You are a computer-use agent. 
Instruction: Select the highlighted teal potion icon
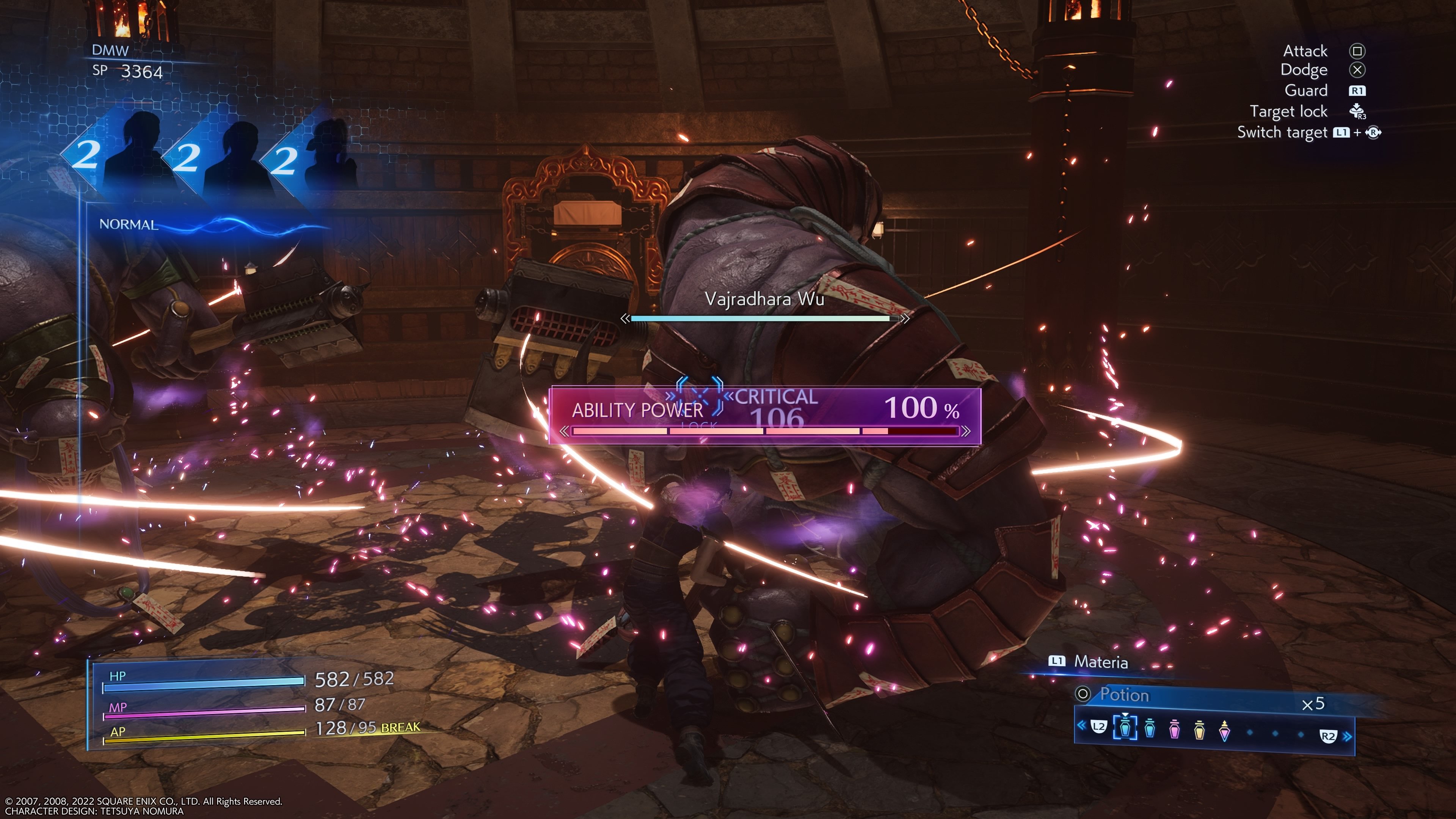[x=1125, y=728]
